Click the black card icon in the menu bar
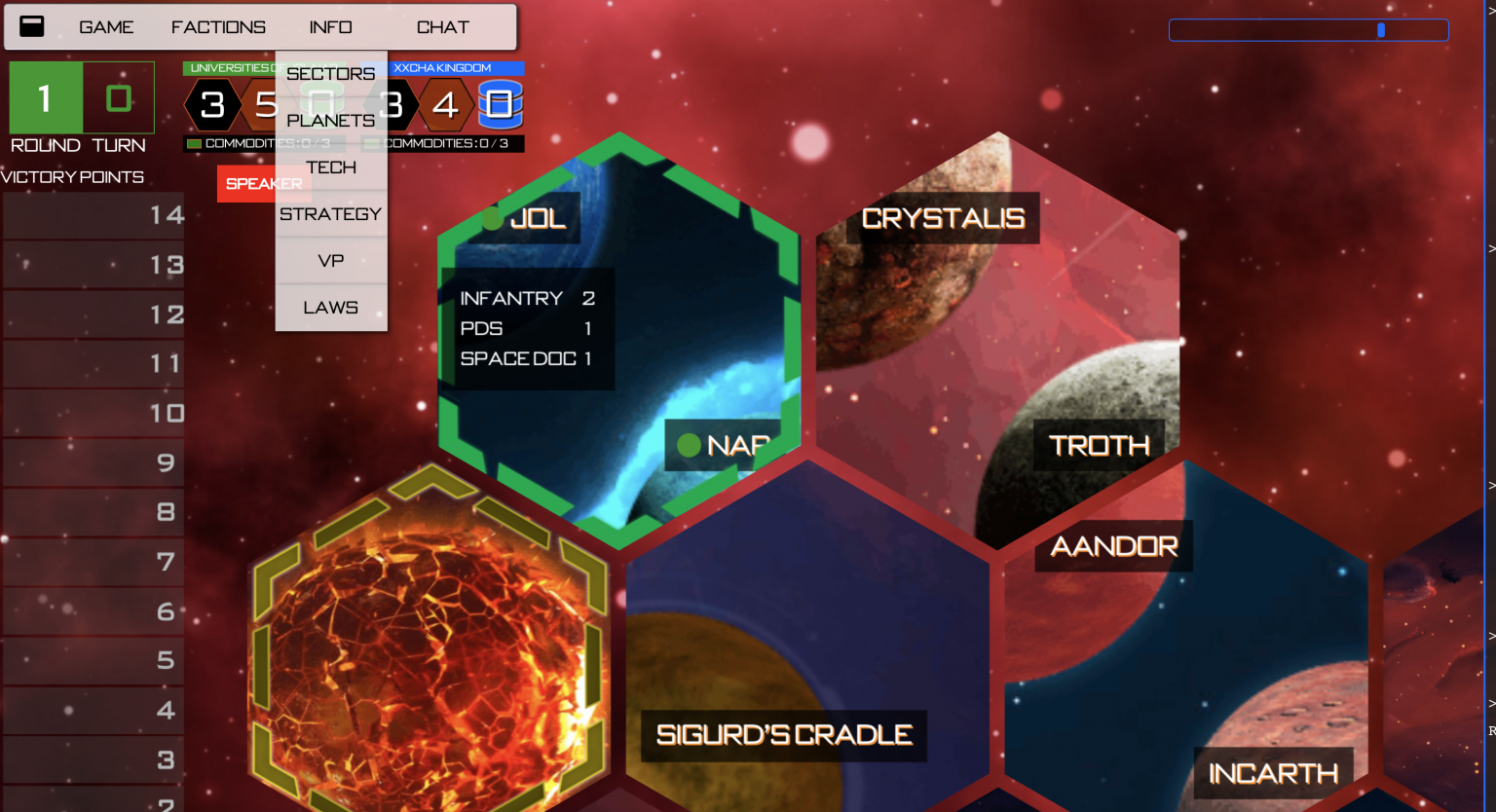The image size is (1496, 812). click(32, 26)
